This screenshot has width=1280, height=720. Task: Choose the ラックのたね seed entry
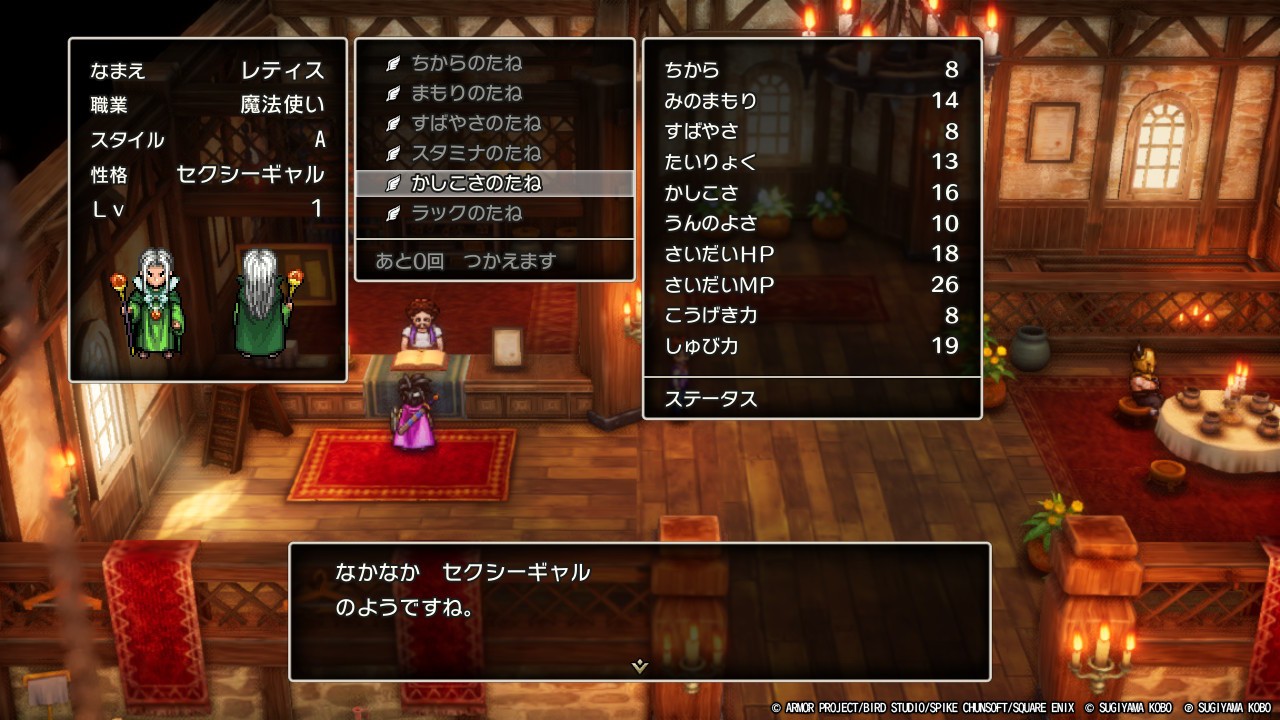467,214
